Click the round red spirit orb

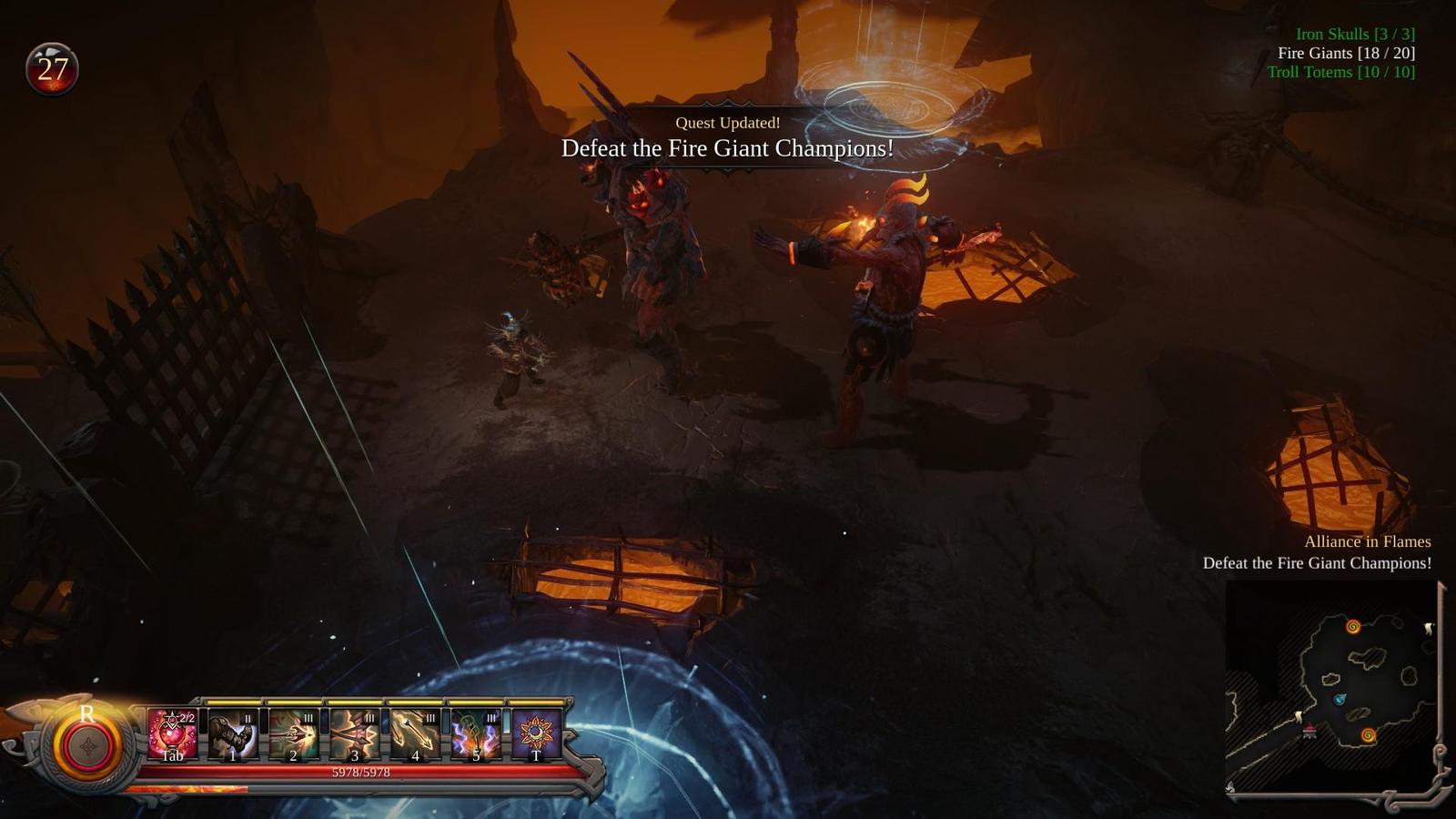click(x=87, y=748)
